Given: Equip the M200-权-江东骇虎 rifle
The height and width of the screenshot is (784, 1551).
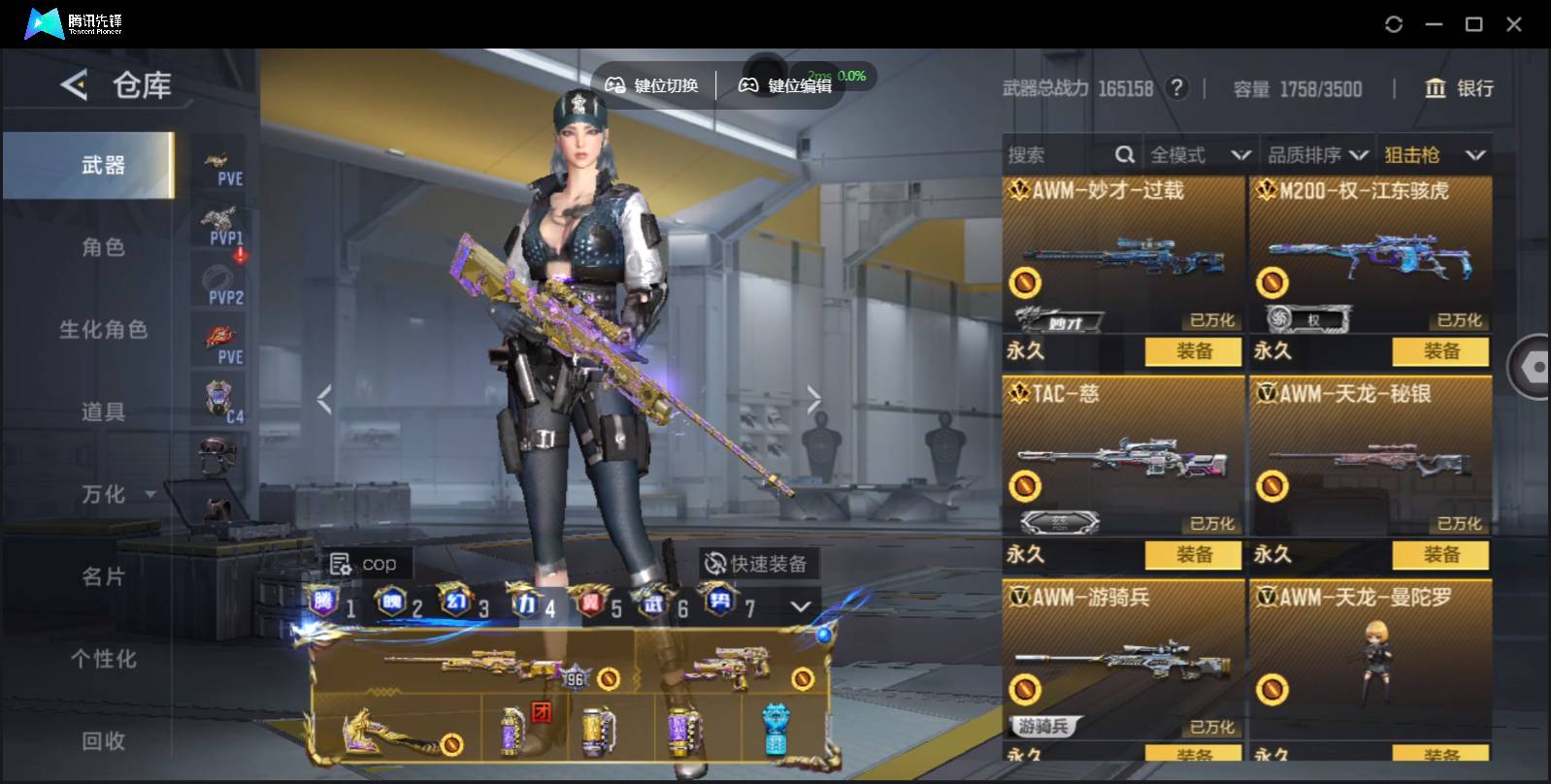Looking at the screenshot, I should (1440, 351).
